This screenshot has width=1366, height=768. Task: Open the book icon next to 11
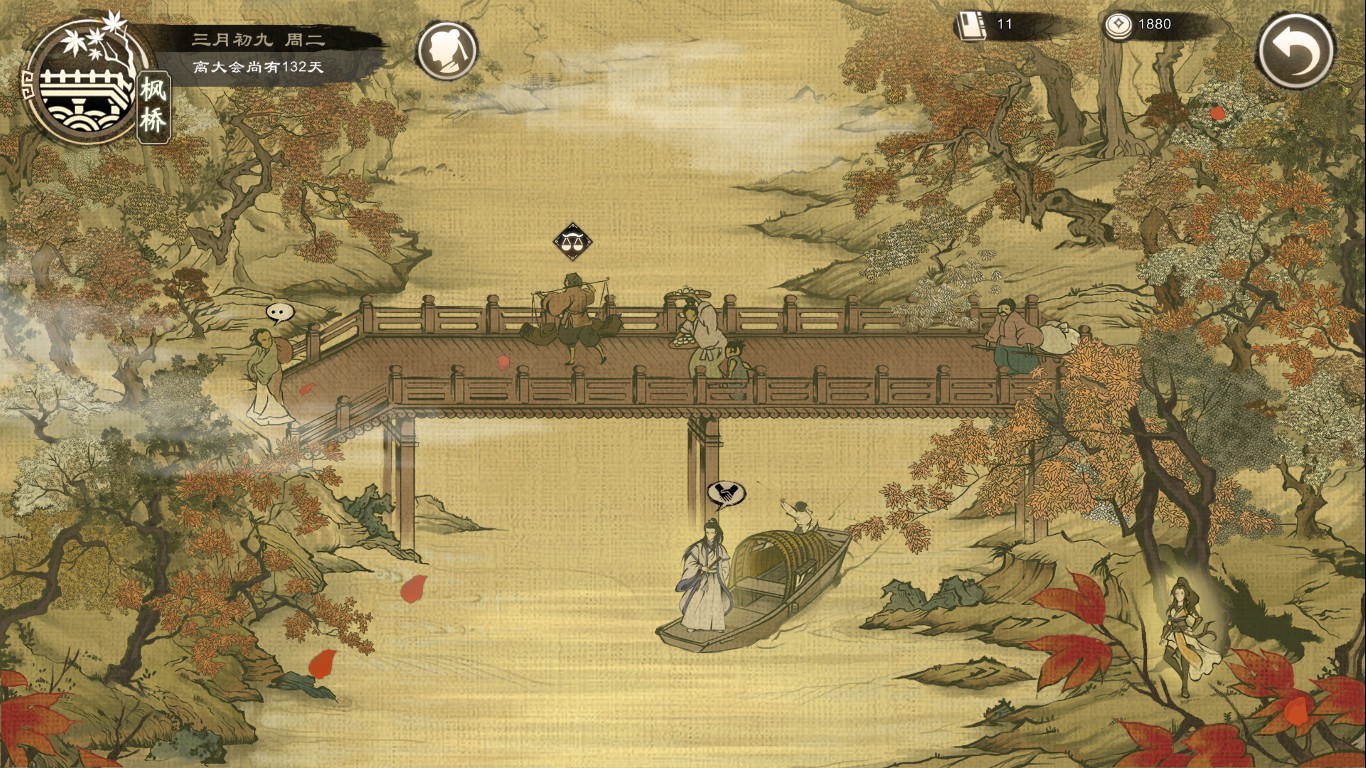pyautogui.click(x=970, y=25)
